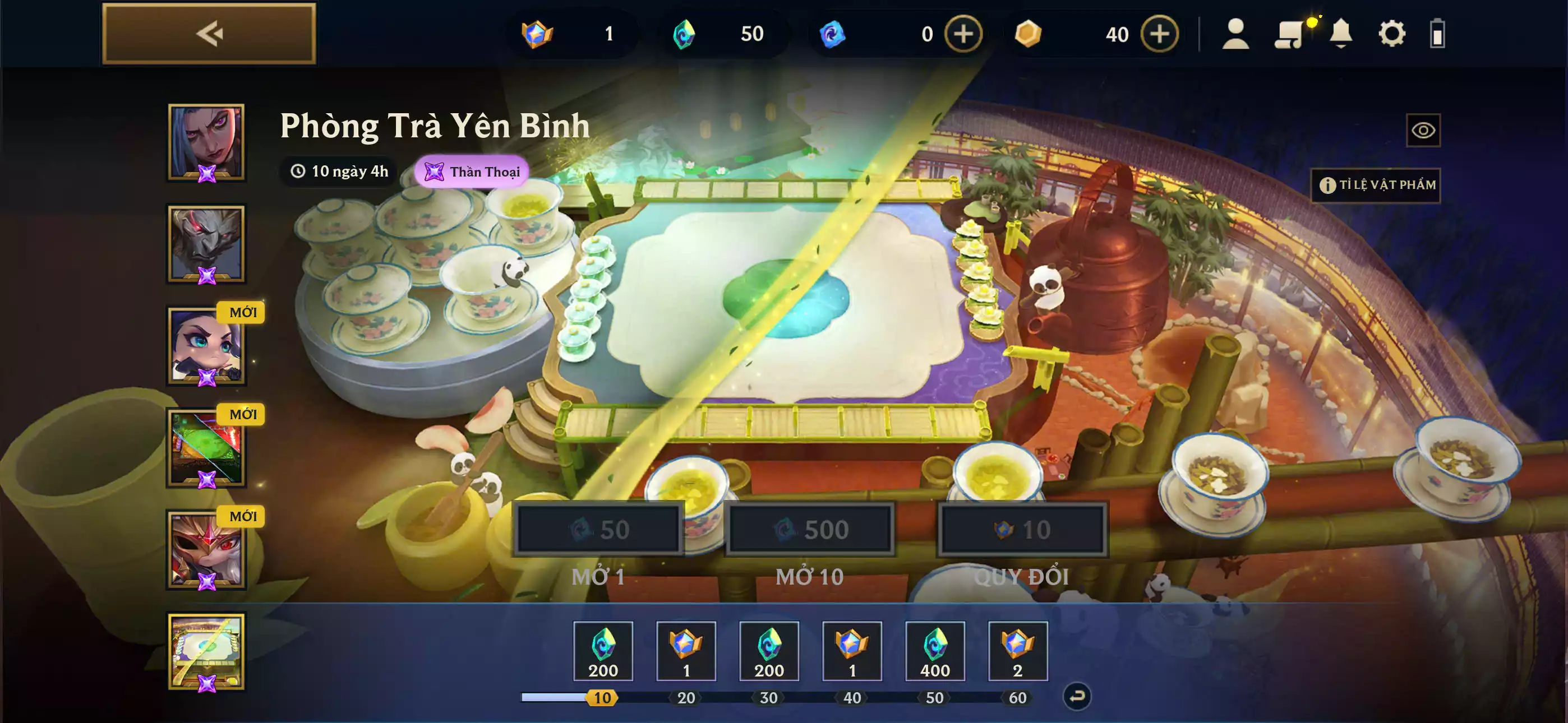Open notifications bell
Screen dimensions: 1568x723
click(1340, 34)
